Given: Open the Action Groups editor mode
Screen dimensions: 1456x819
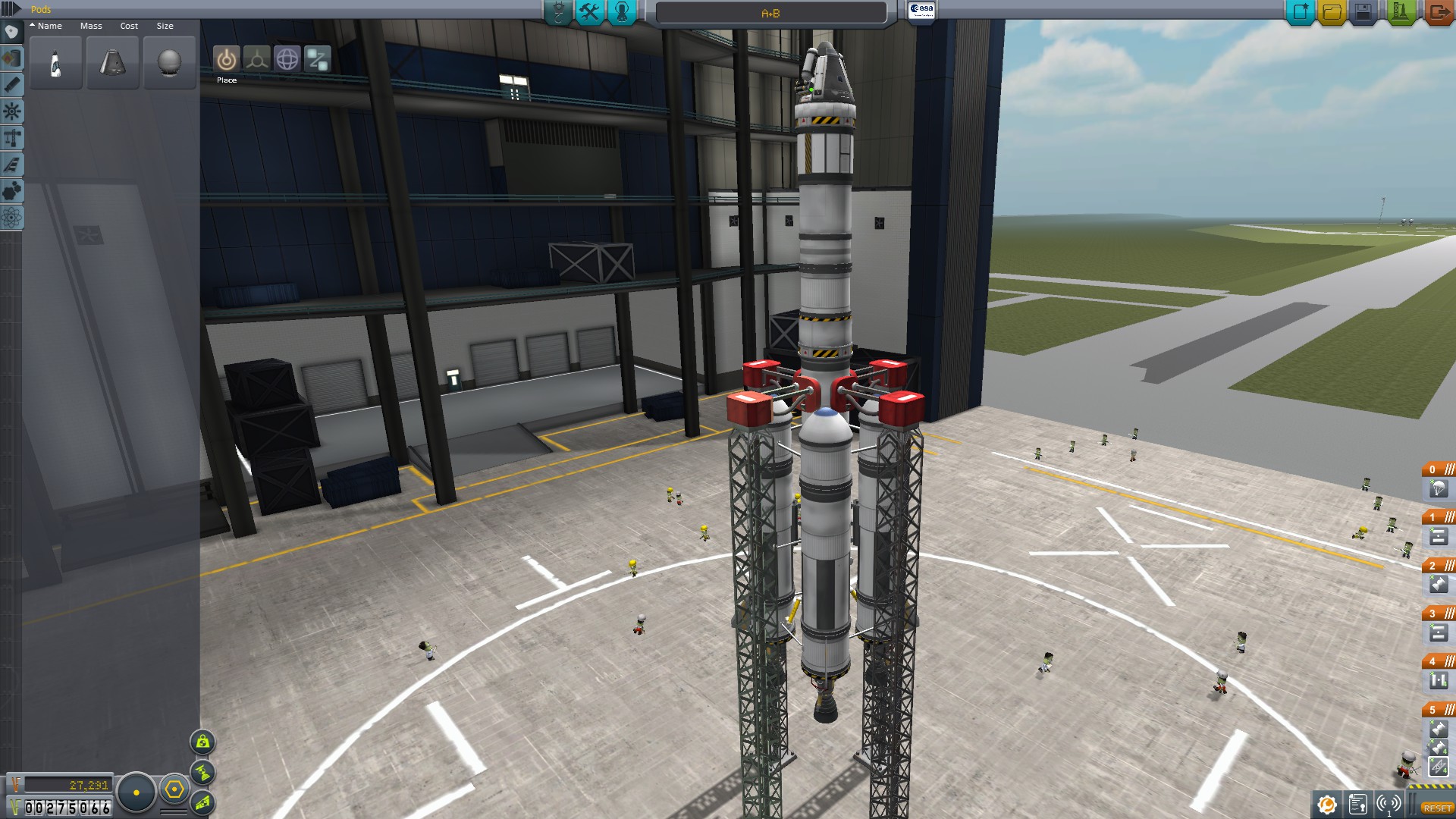Looking at the screenshot, I should coord(589,12).
